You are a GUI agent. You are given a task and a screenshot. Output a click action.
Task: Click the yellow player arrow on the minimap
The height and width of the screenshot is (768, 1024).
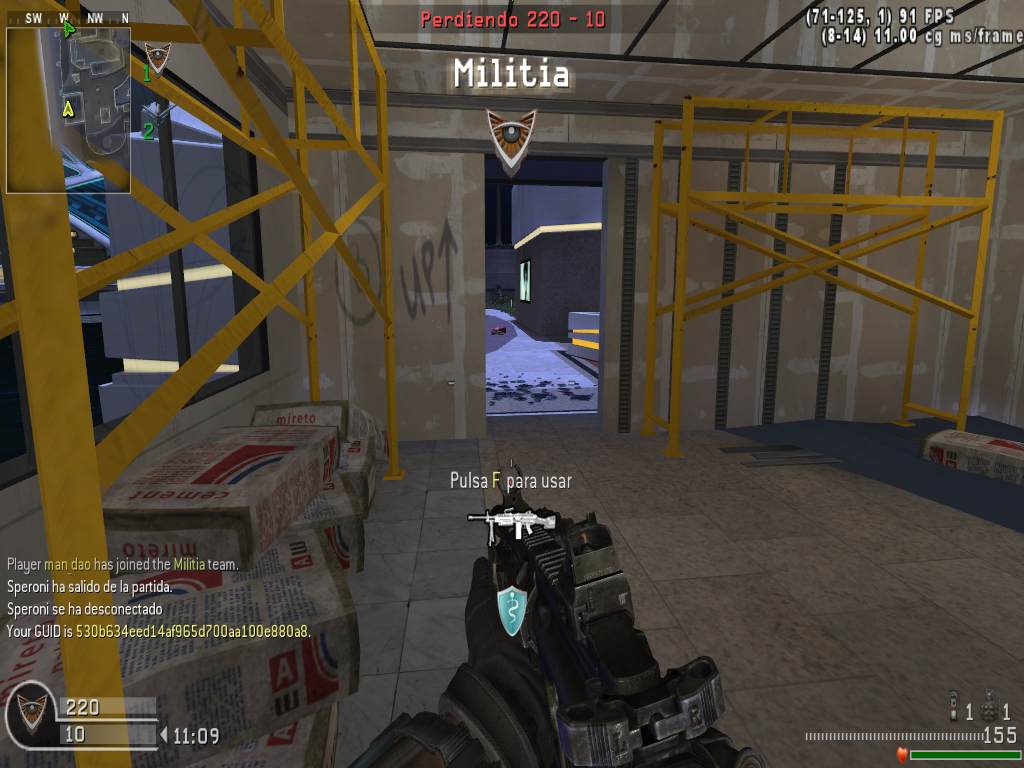68,108
